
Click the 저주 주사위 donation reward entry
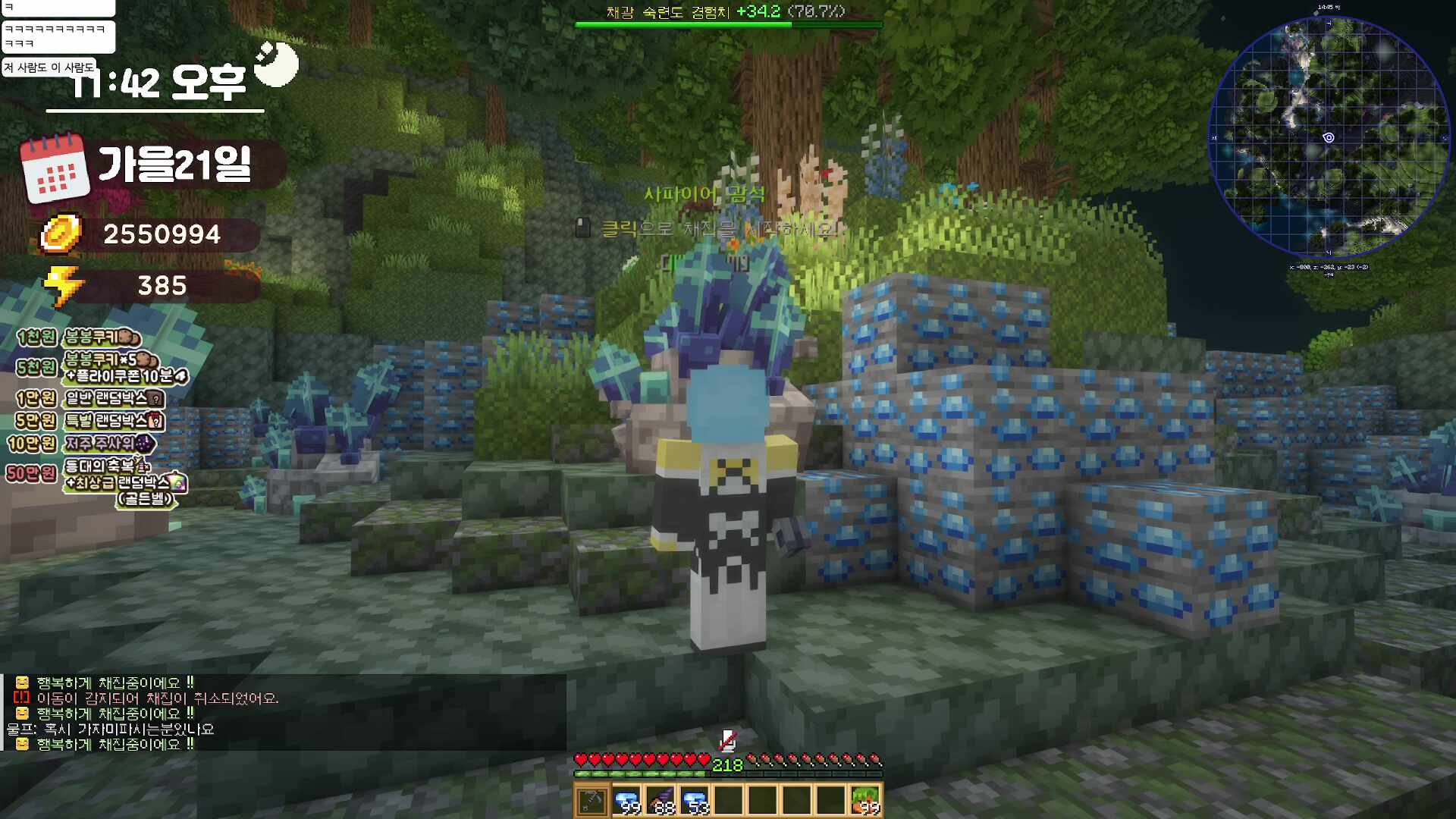[x=100, y=444]
